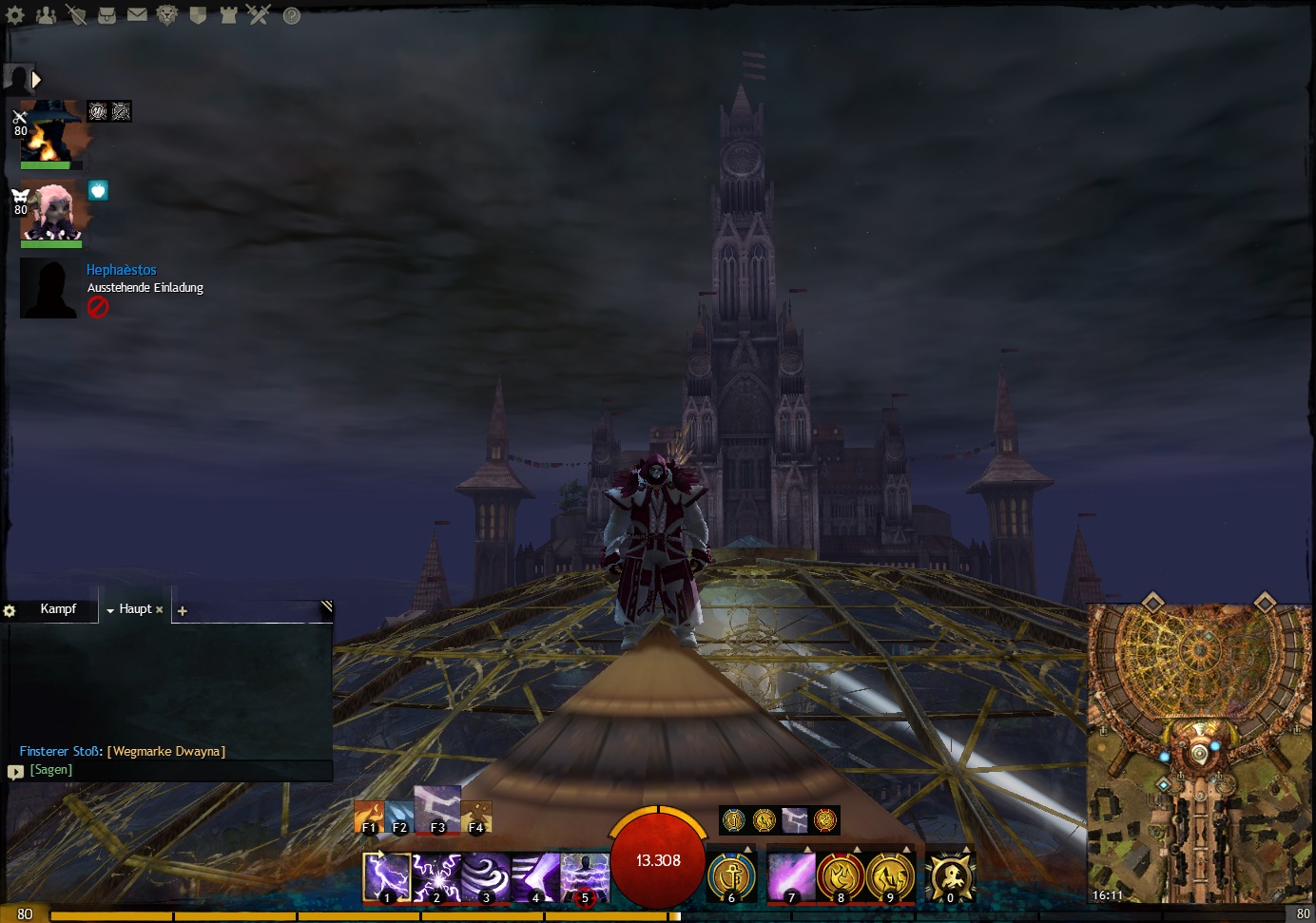Select the pink-haired party member portrait
Image resolution: width=1316 pixels, height=923 pixels.
(x=51, y=211)
